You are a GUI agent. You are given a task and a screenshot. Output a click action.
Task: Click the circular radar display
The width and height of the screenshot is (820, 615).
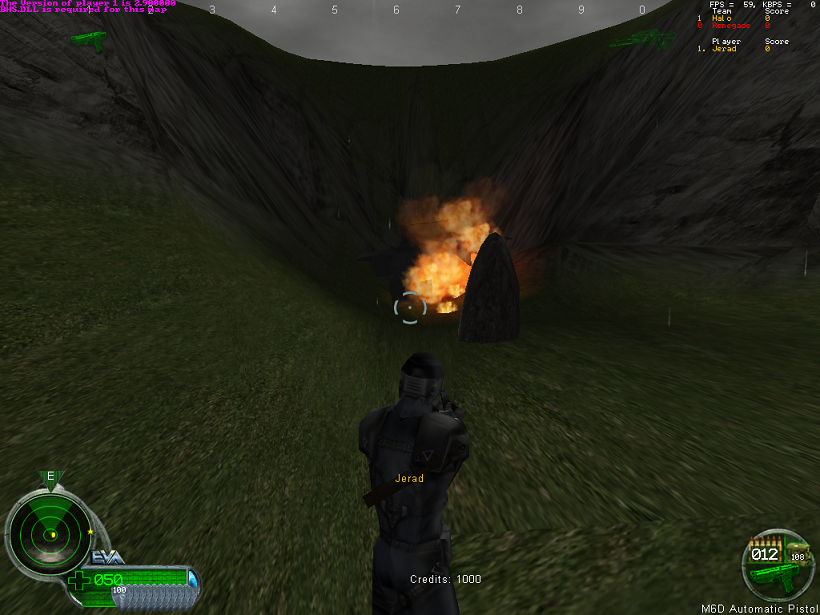(x=47, y=535)
